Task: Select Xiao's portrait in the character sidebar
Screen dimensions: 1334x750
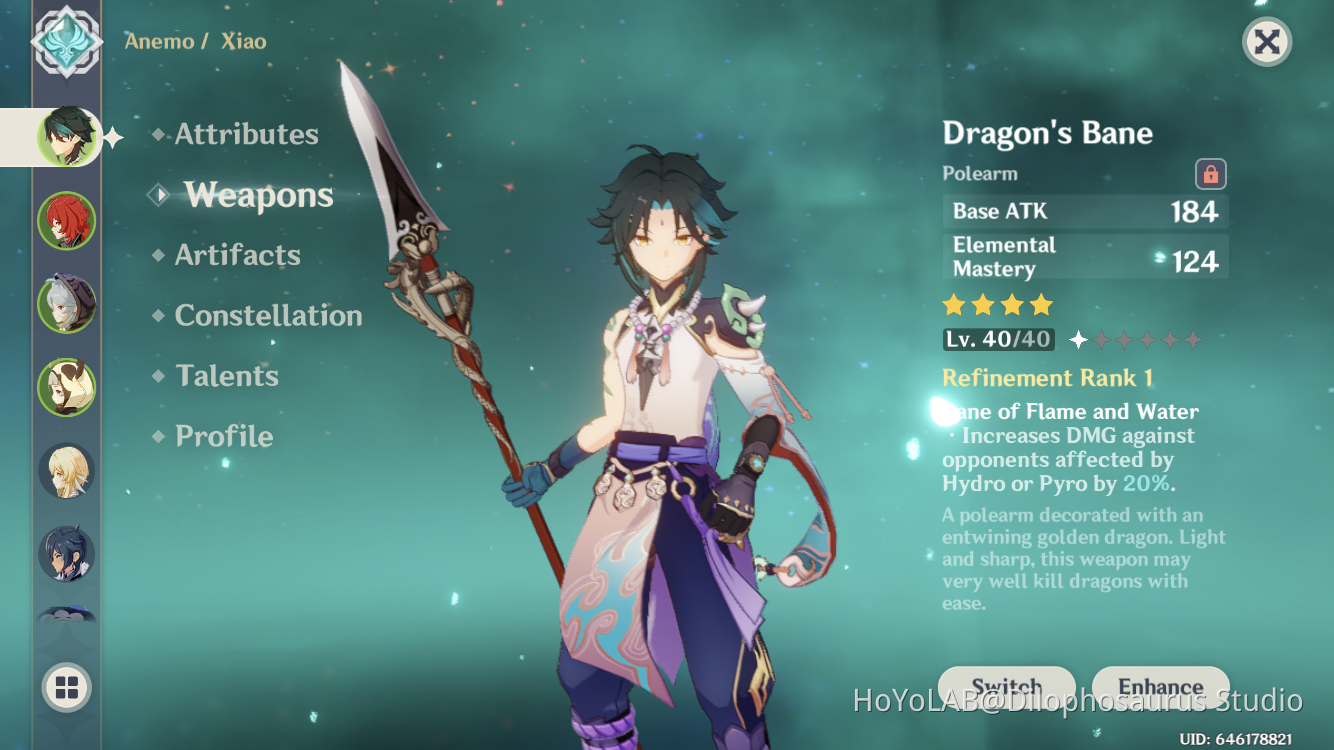Action: pyautogui.click(x=66, y=137)
